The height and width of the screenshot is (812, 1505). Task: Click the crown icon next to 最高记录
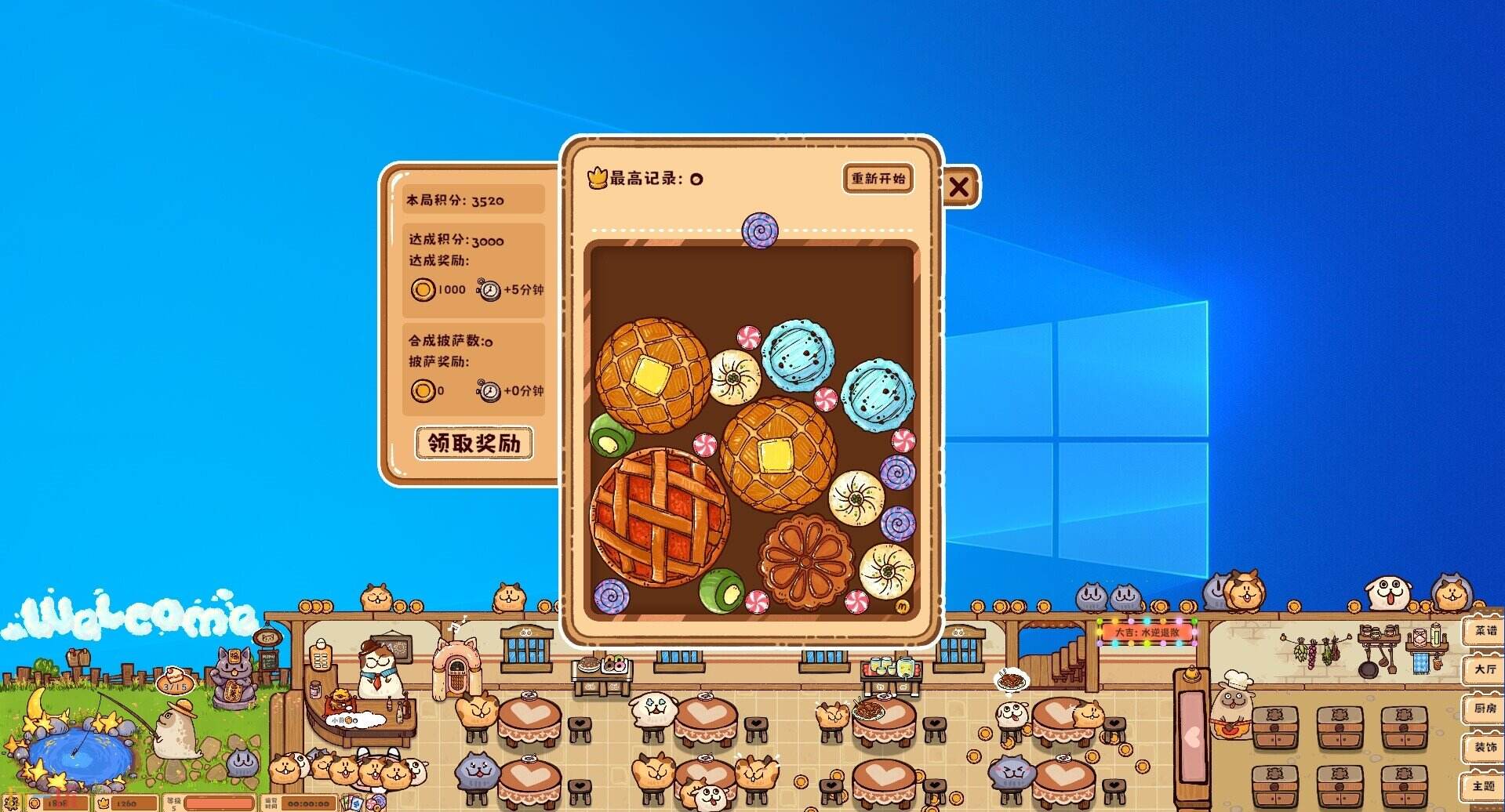[x=598, y=179]
